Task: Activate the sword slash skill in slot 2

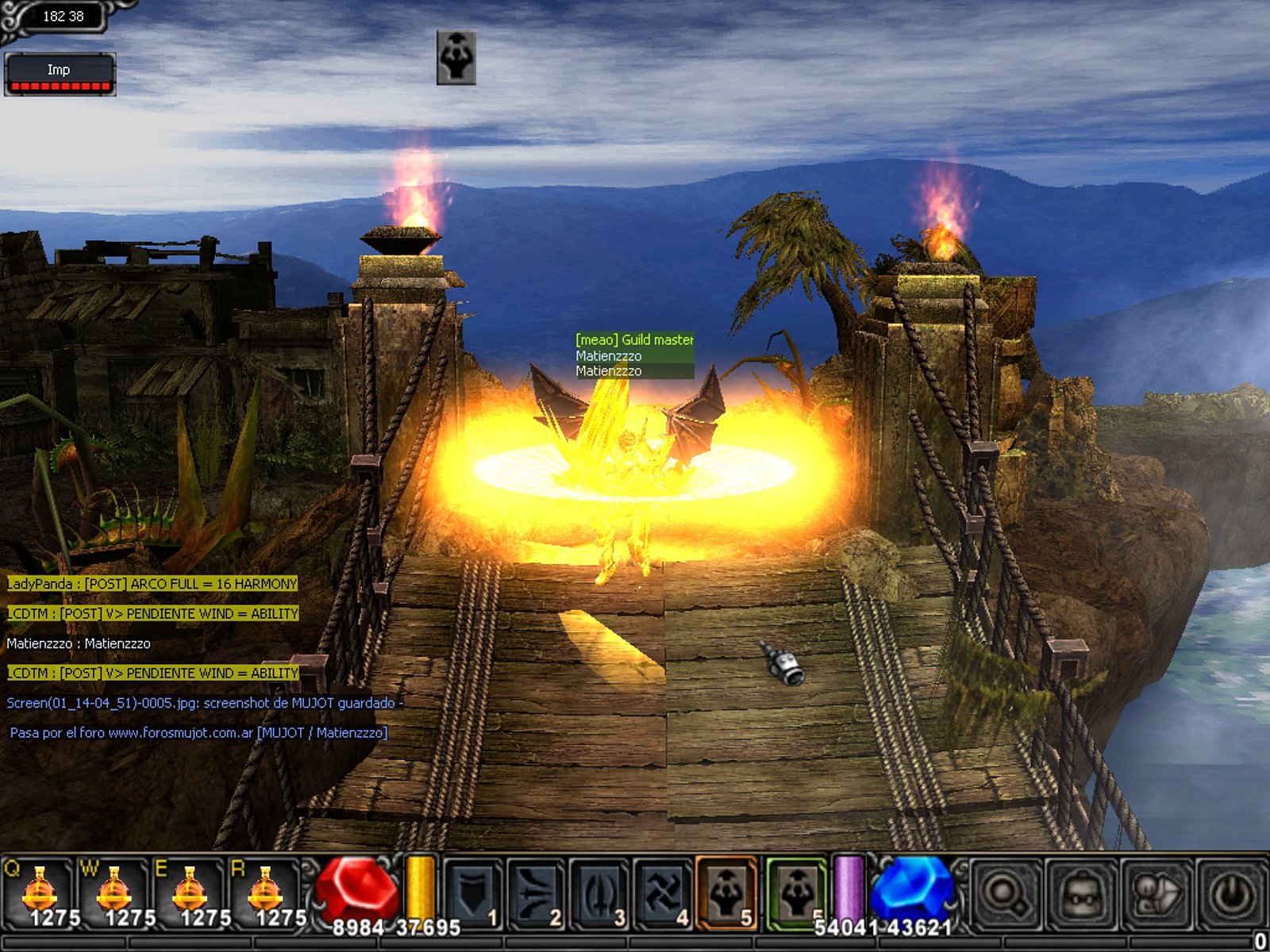Action: pos(536,894)
